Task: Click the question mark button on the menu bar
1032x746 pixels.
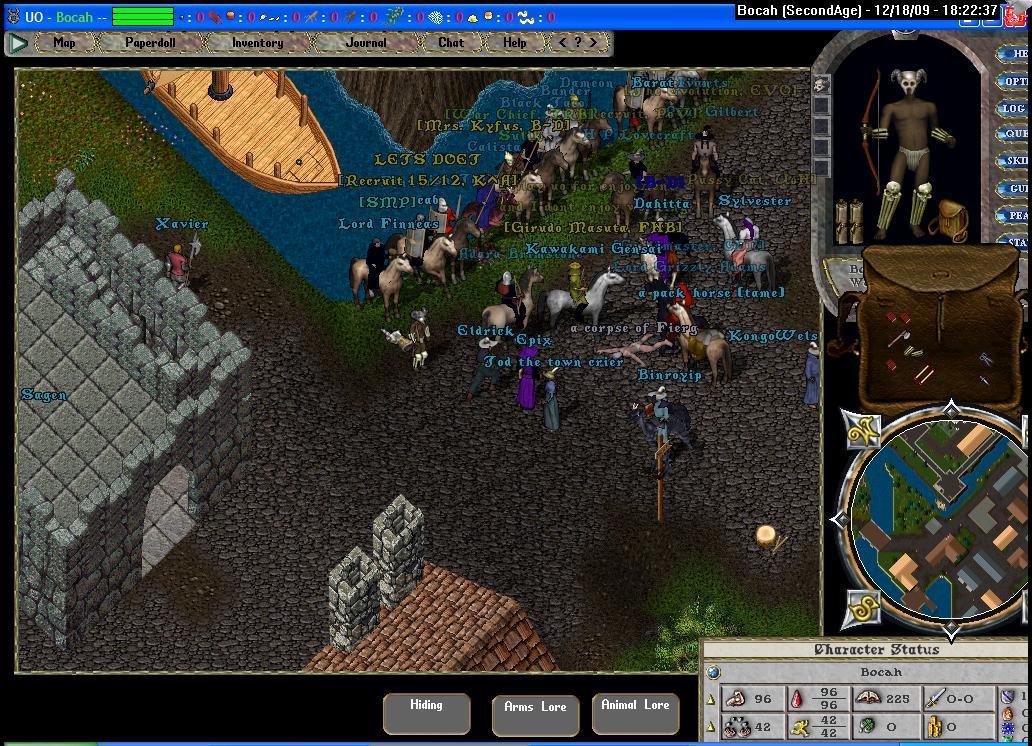Action: pos(578,43)
